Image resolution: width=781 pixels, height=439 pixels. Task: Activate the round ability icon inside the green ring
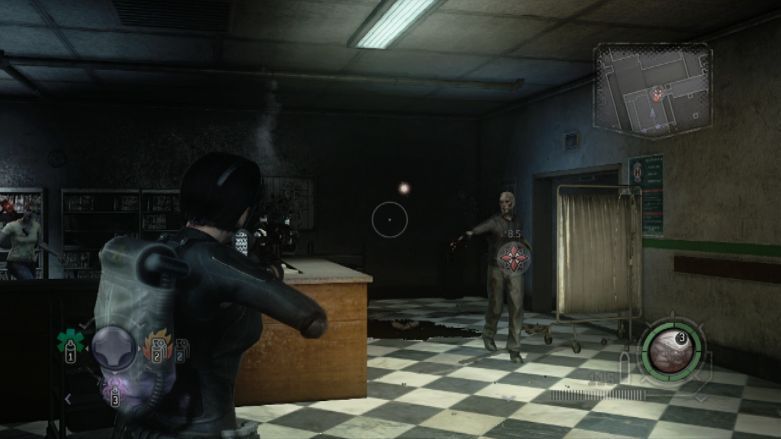674,348
